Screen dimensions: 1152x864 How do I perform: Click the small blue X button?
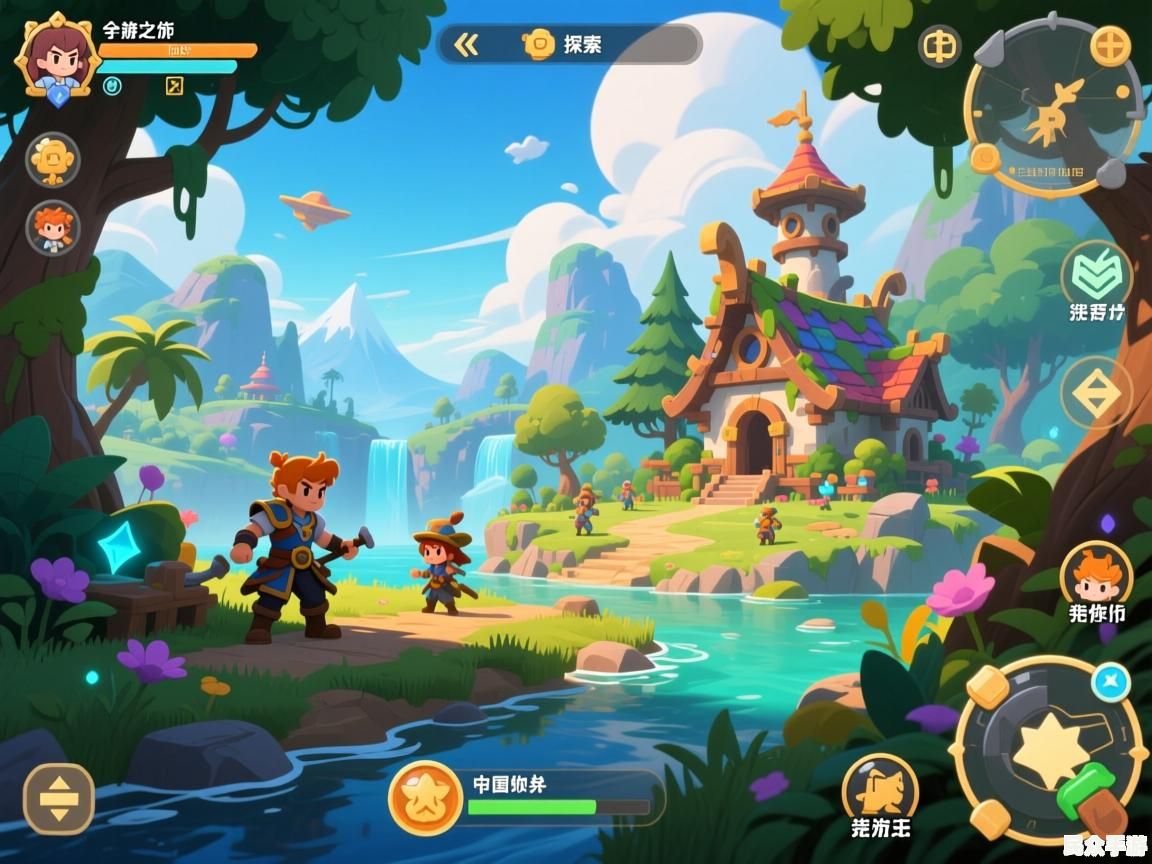click(1110, 684)
